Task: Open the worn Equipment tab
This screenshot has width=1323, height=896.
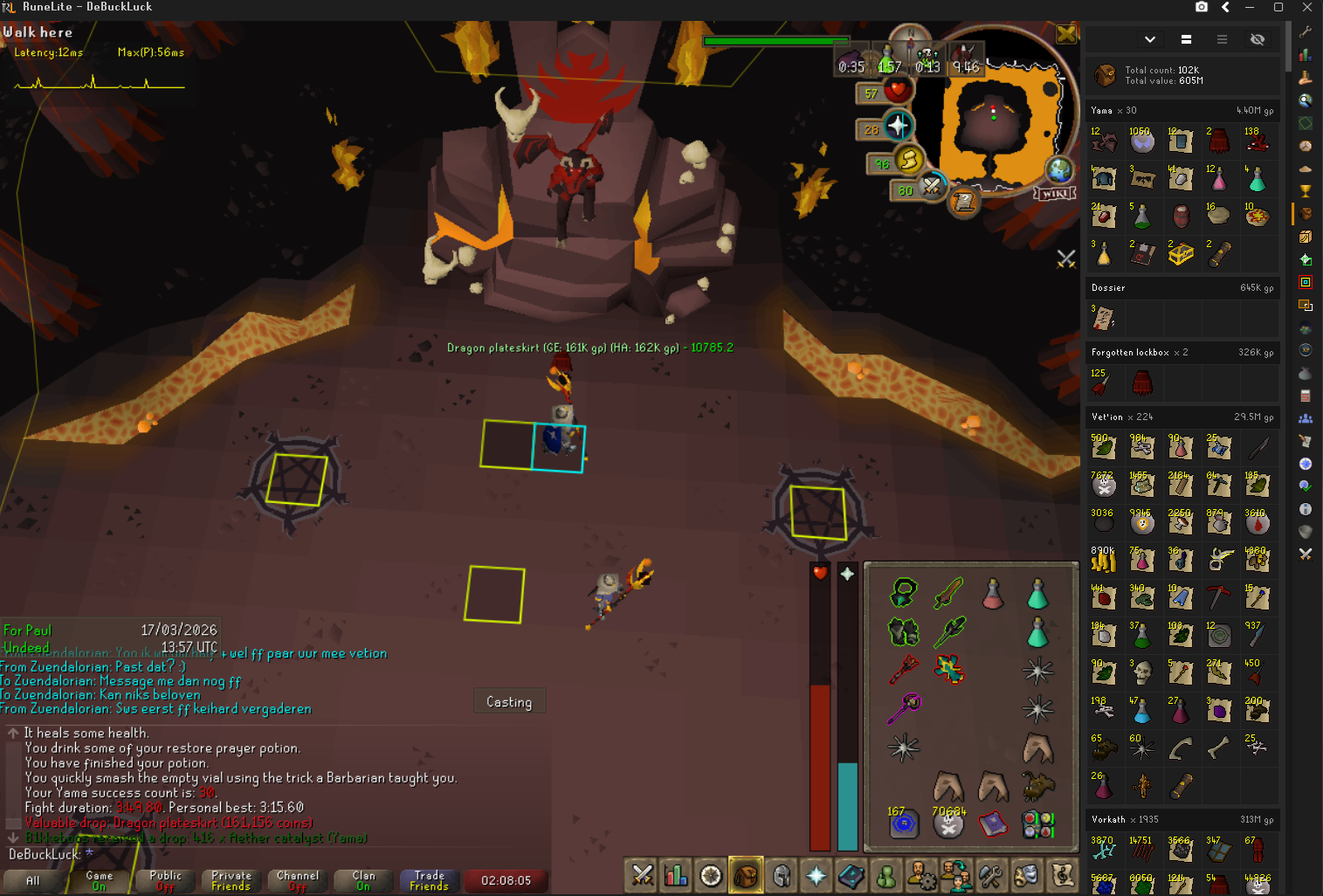Action: pos(782,875)
